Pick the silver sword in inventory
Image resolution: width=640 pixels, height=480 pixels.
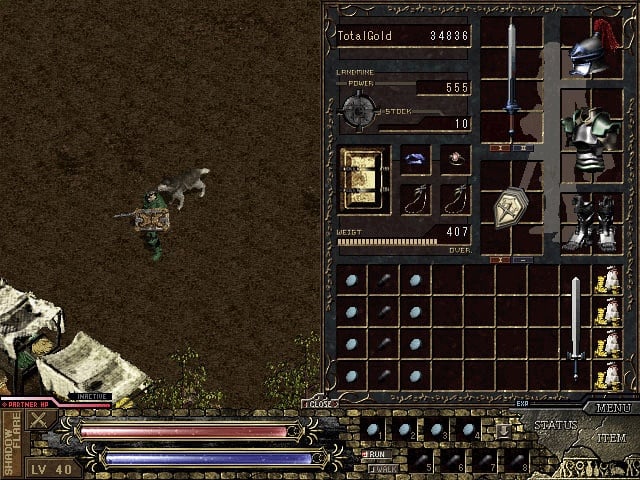coord(575,327)
